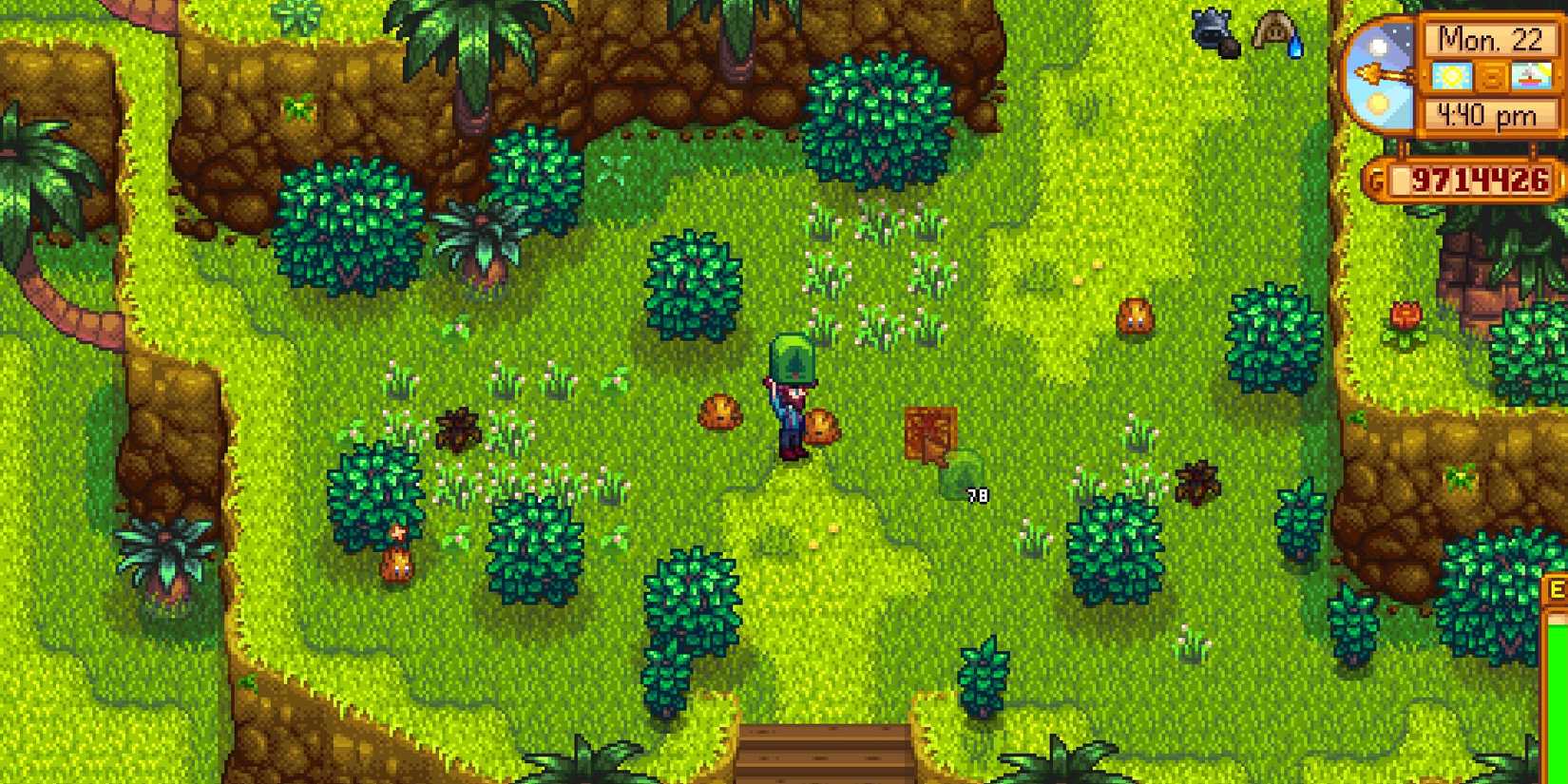This screenshot has height=784, width=1568.
Task: Select the 'Mon. 22' date display
Action: (1492, 41)
